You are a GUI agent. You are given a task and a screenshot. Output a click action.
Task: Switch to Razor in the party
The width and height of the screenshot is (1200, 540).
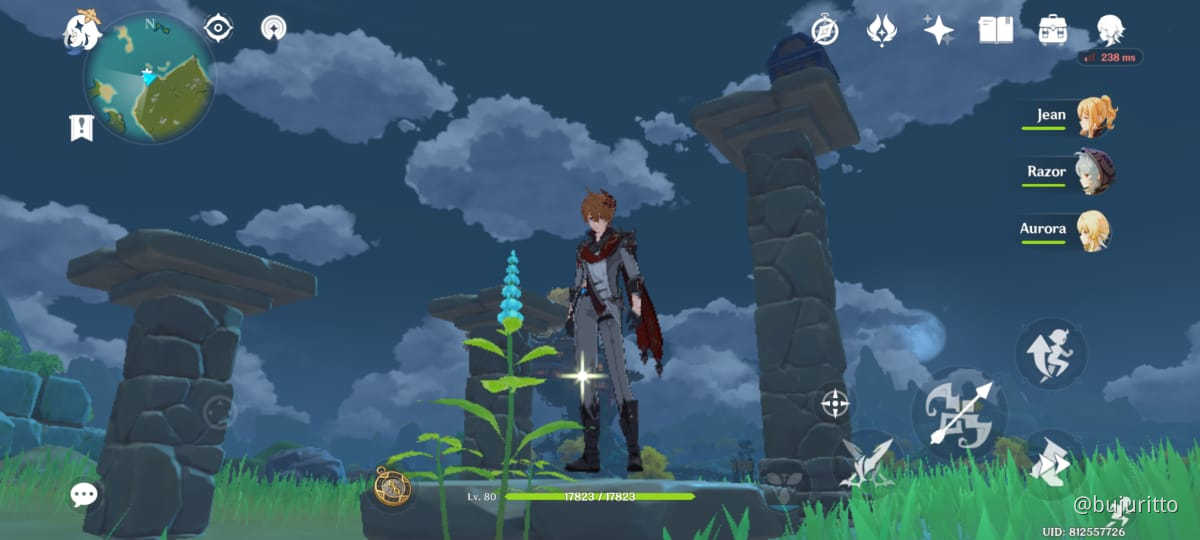point(1094,172)
